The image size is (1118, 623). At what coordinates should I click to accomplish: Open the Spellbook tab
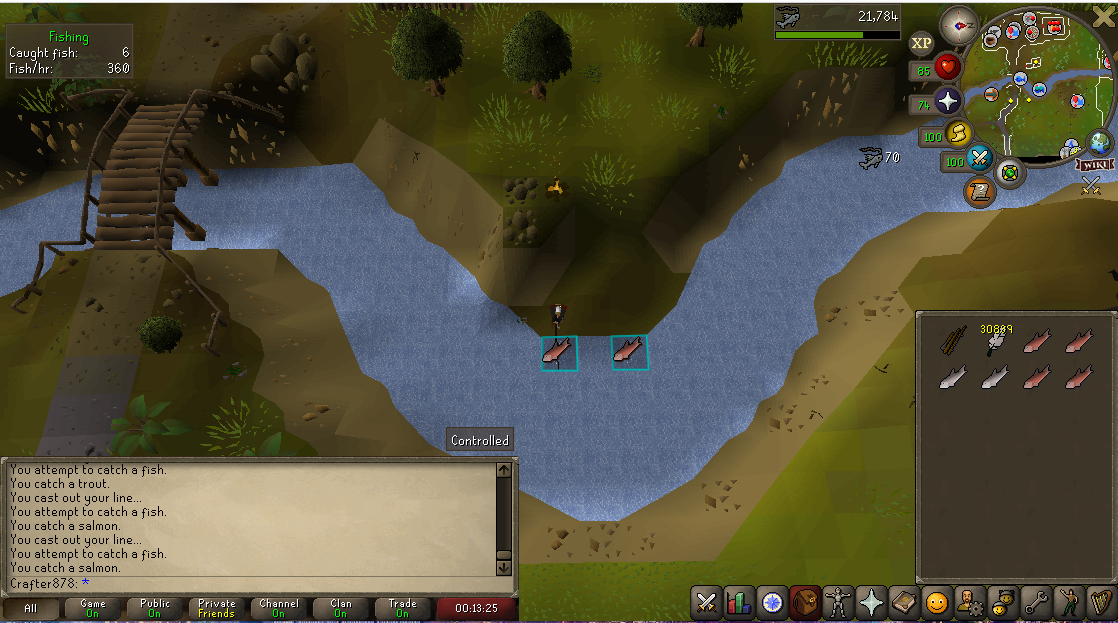(x=904, y=603)
